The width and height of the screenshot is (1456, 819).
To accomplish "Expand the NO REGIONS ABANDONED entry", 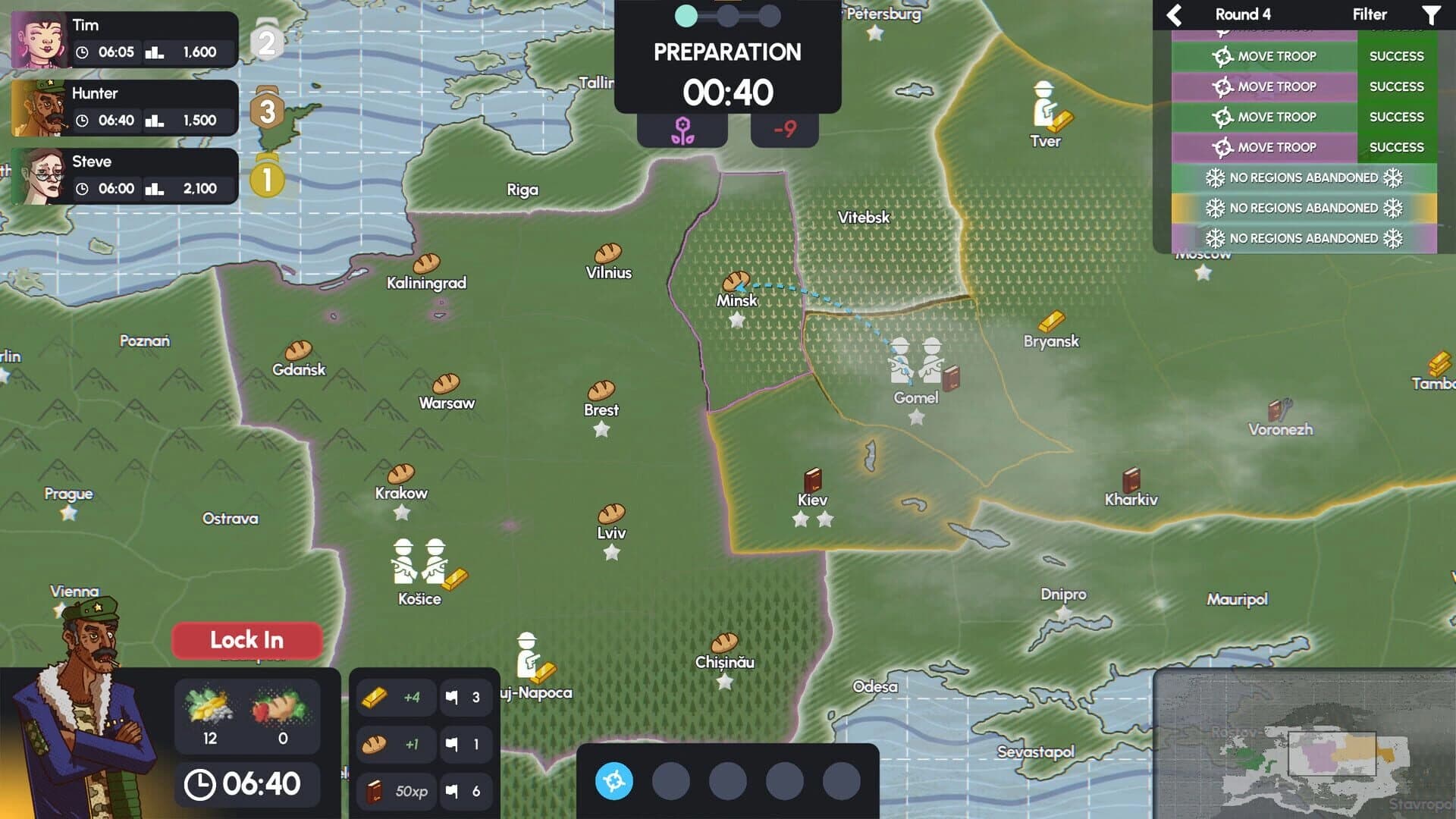I will [1304, 177].
